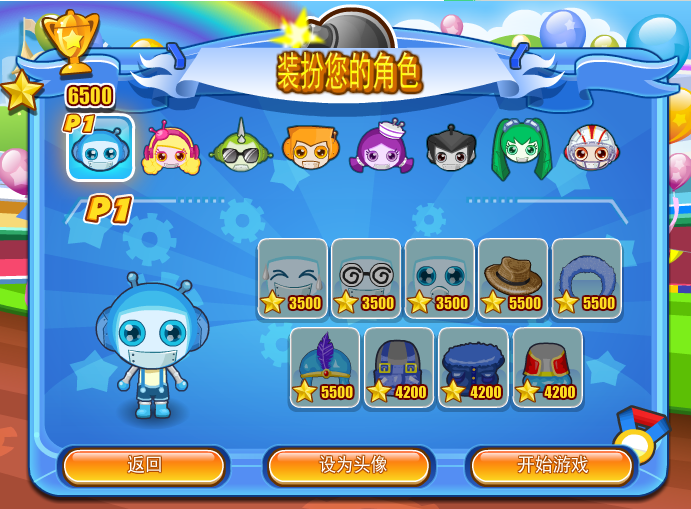
Task: Select the green twin-tail haired character
Action: [x=520, y=149]
